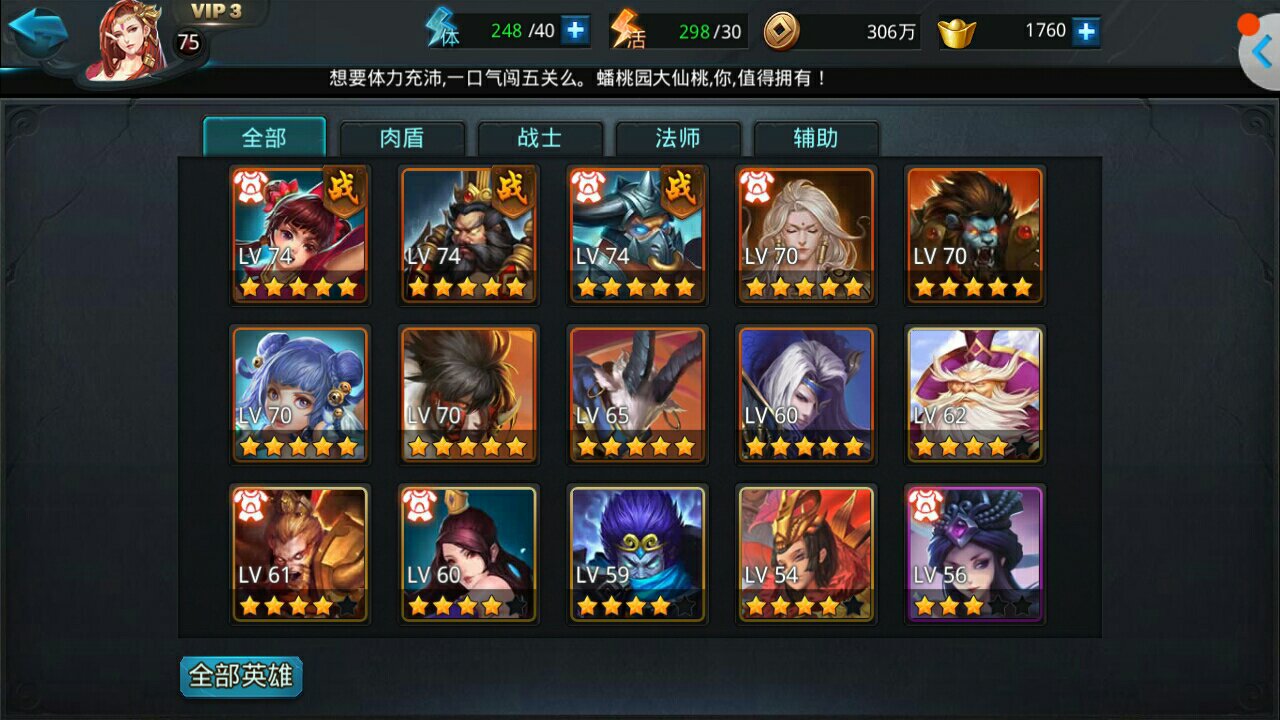
Task: Switch to the 法师 mage tab
Action: pyautogui.click(x=677, y=138)
